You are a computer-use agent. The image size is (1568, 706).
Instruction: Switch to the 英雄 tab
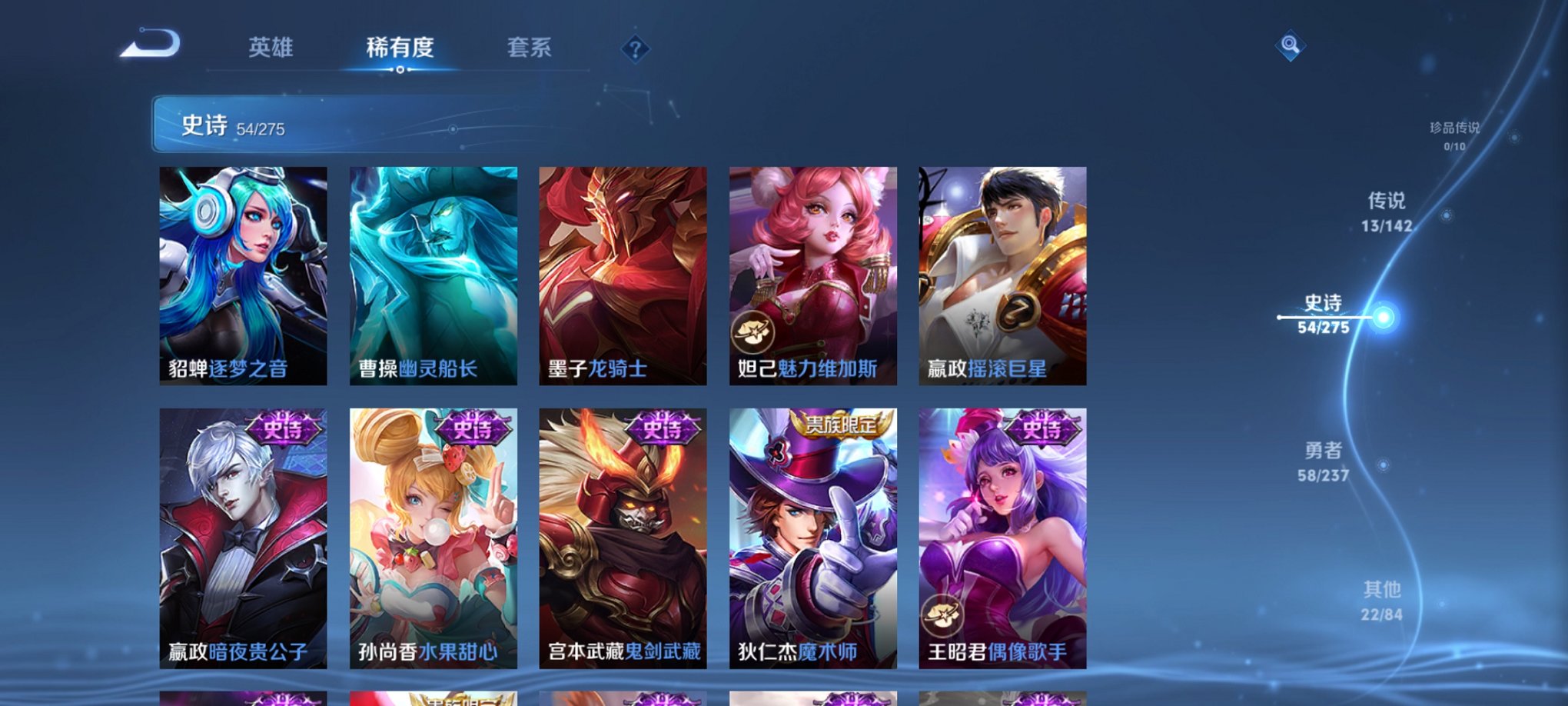271,48
